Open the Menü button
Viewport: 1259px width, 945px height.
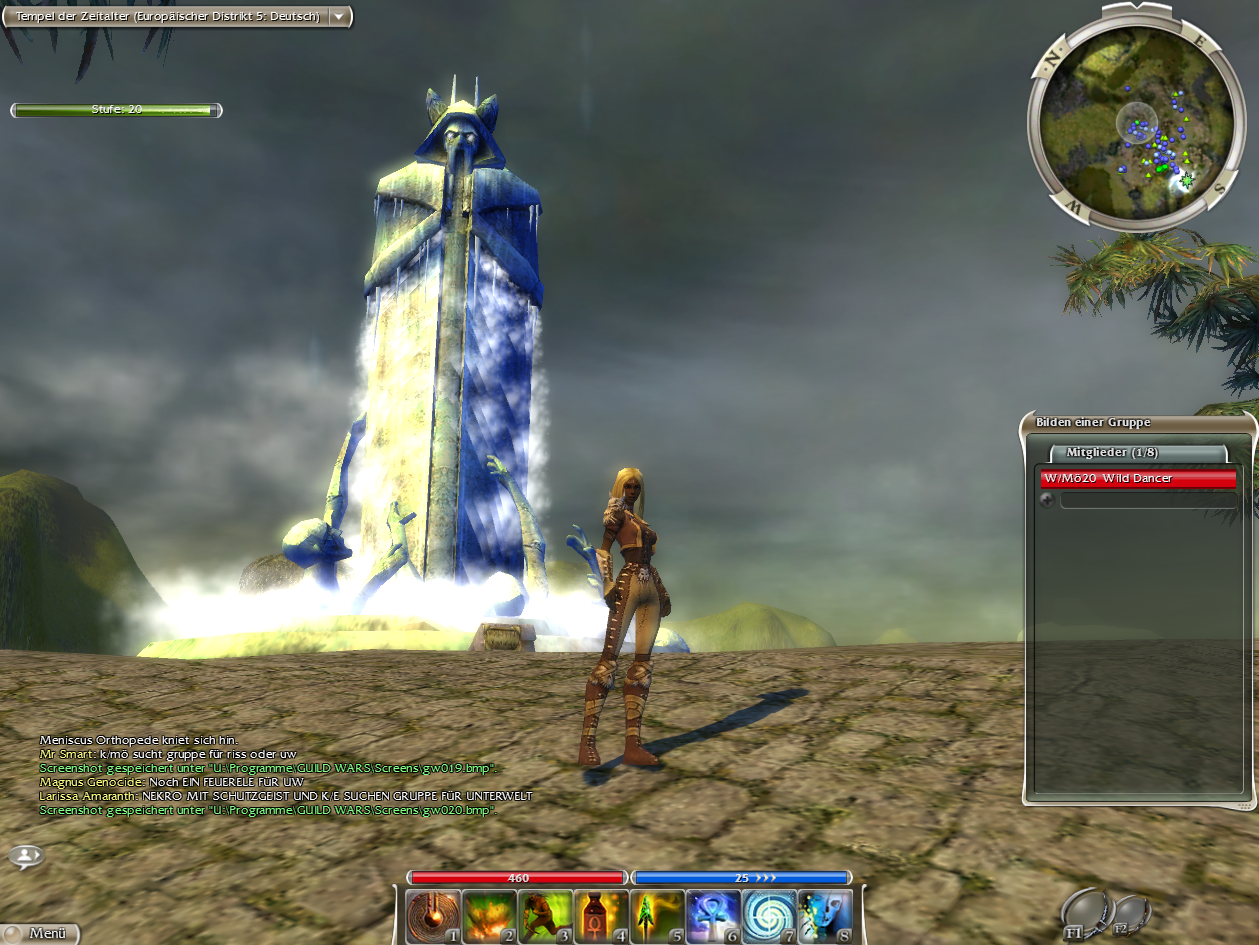tap(40, 933)
